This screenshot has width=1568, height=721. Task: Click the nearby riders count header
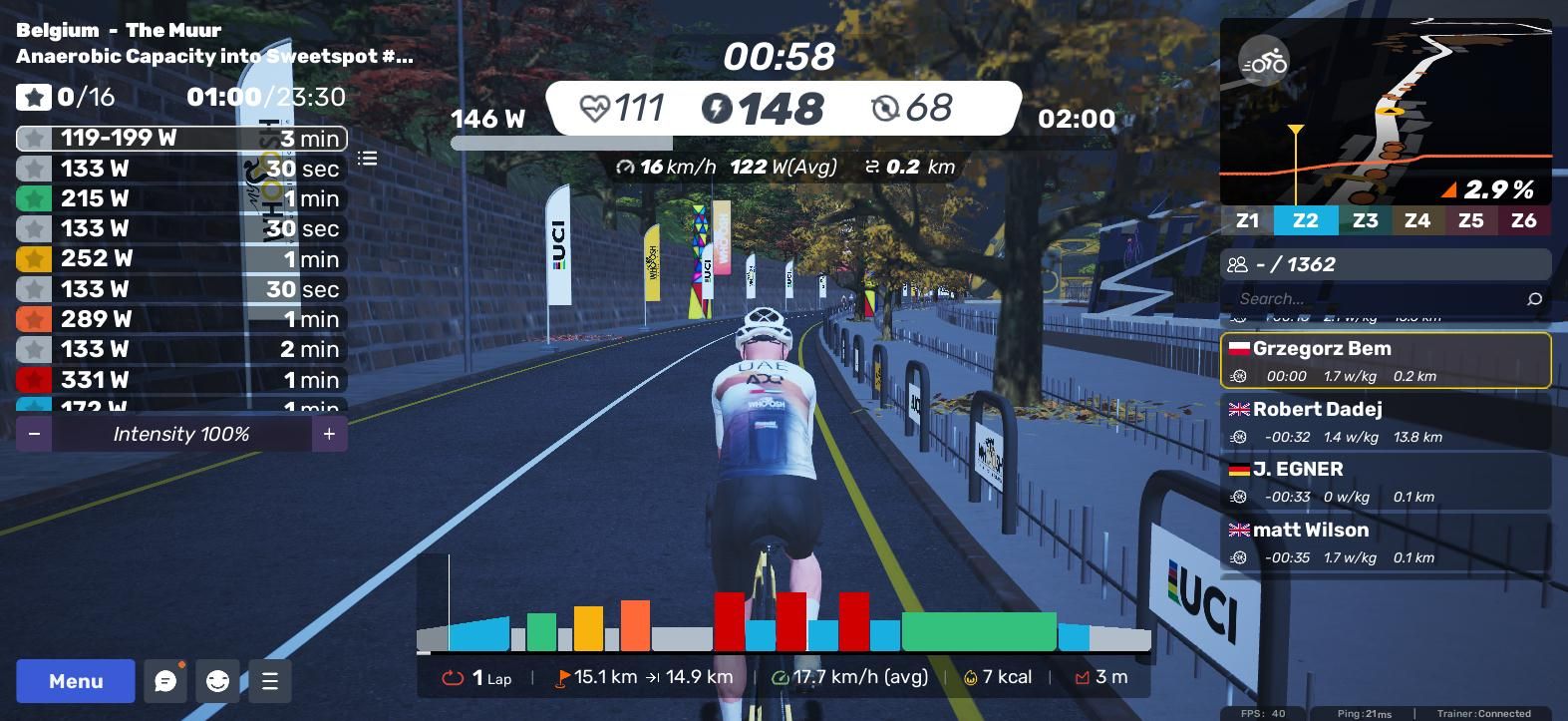[1386, 264]
